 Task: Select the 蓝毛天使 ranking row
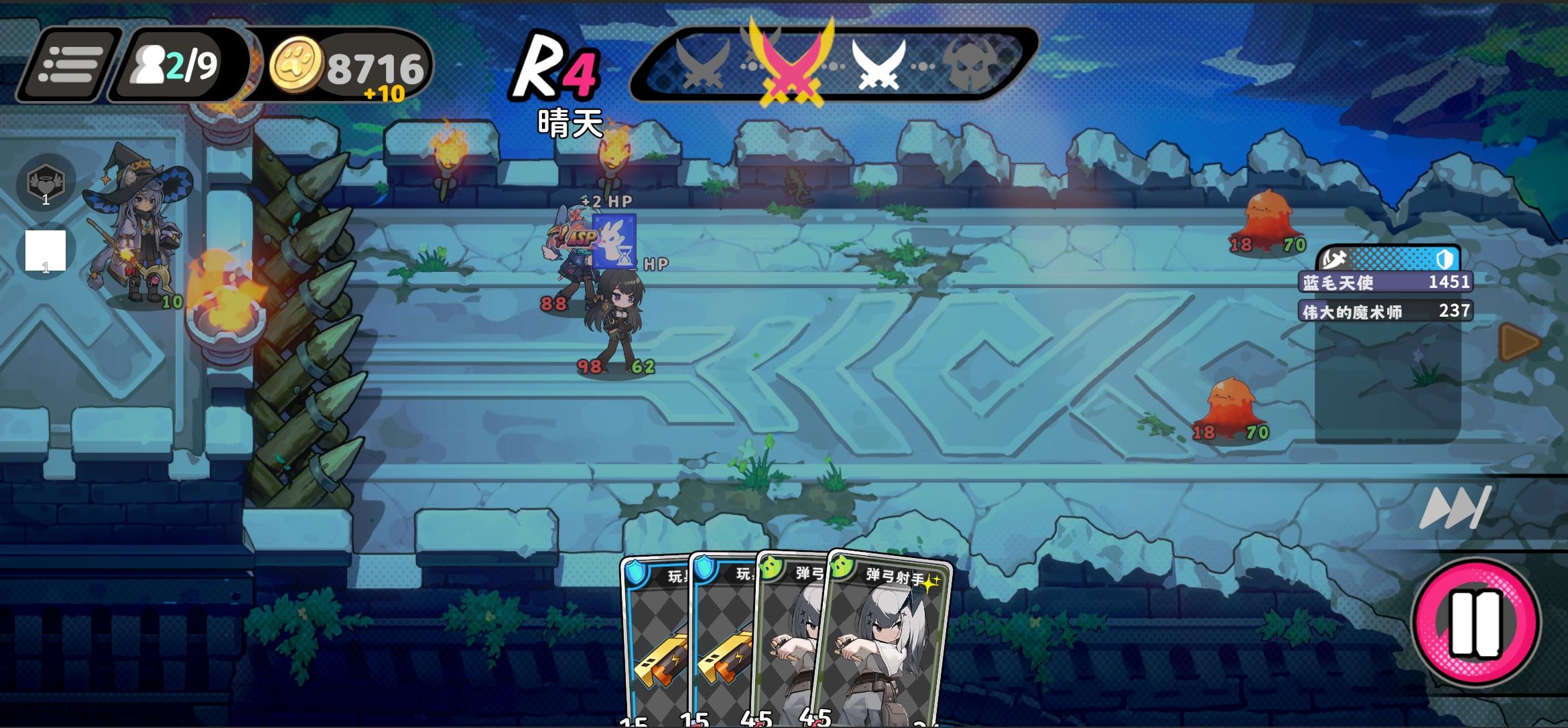coord(1386,282)
